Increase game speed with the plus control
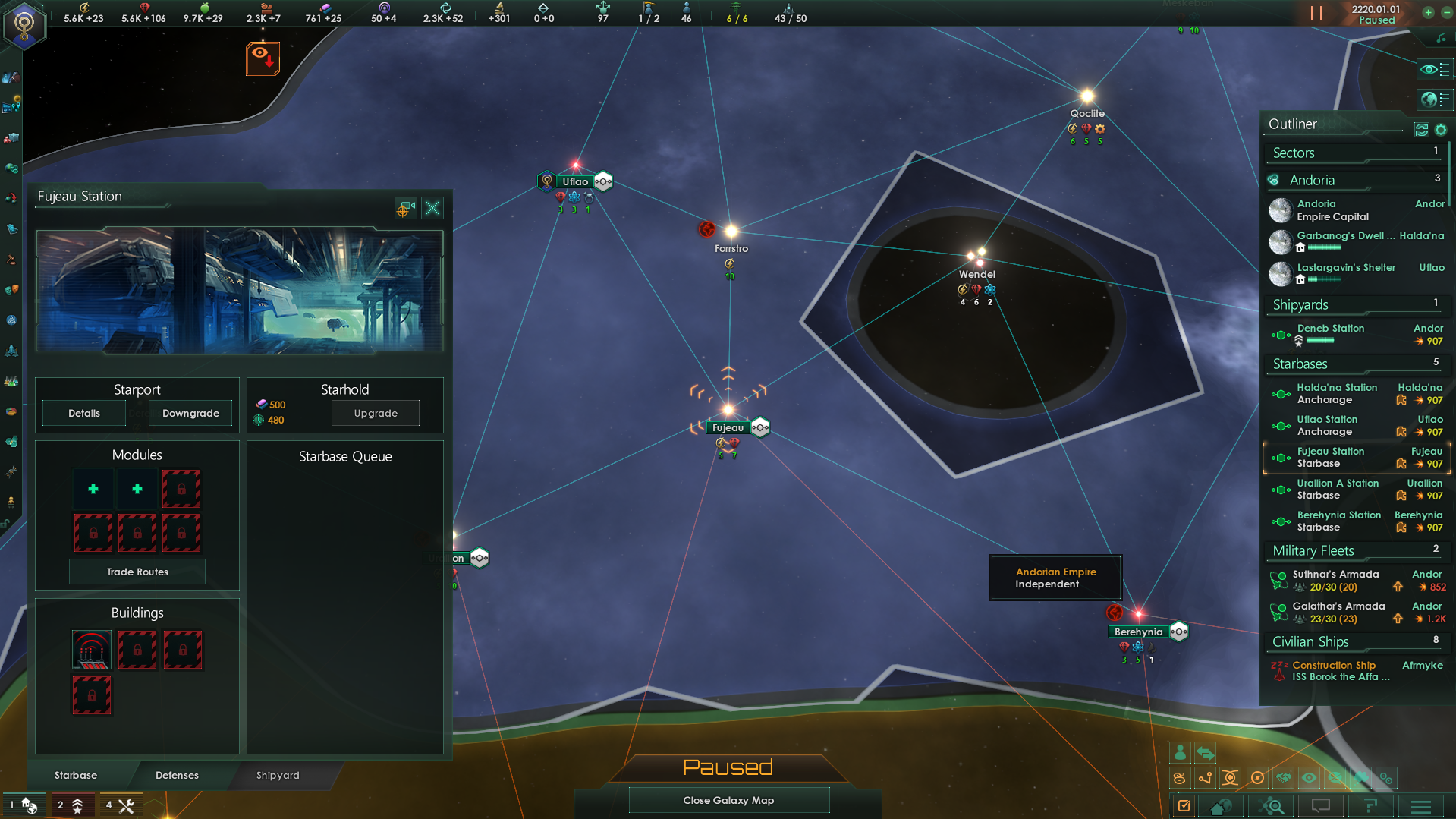The width and height of the screenshot is (1456, 819). [x=1428, y=13]
